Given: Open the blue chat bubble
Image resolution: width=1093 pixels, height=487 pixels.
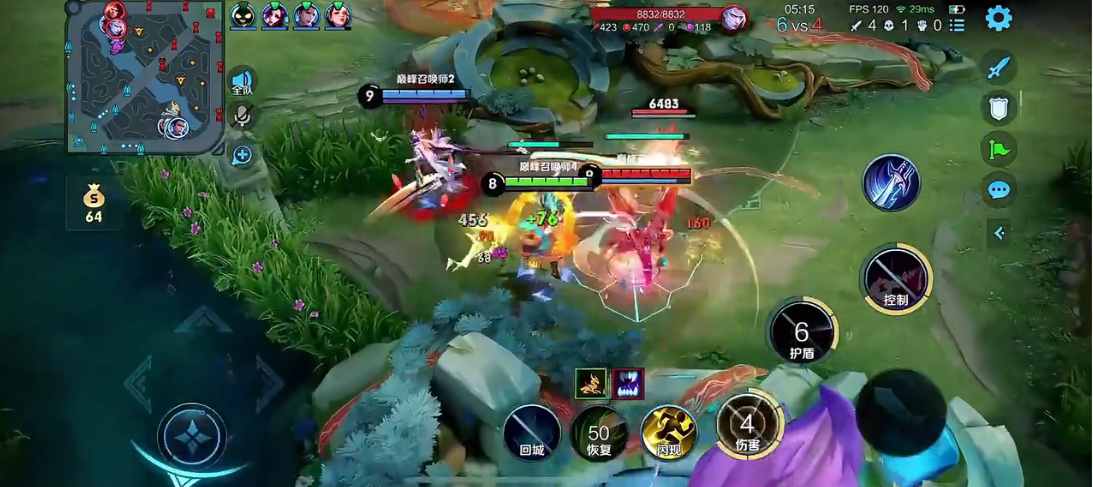Looking at the screenshot, I should tap(998, 190).
